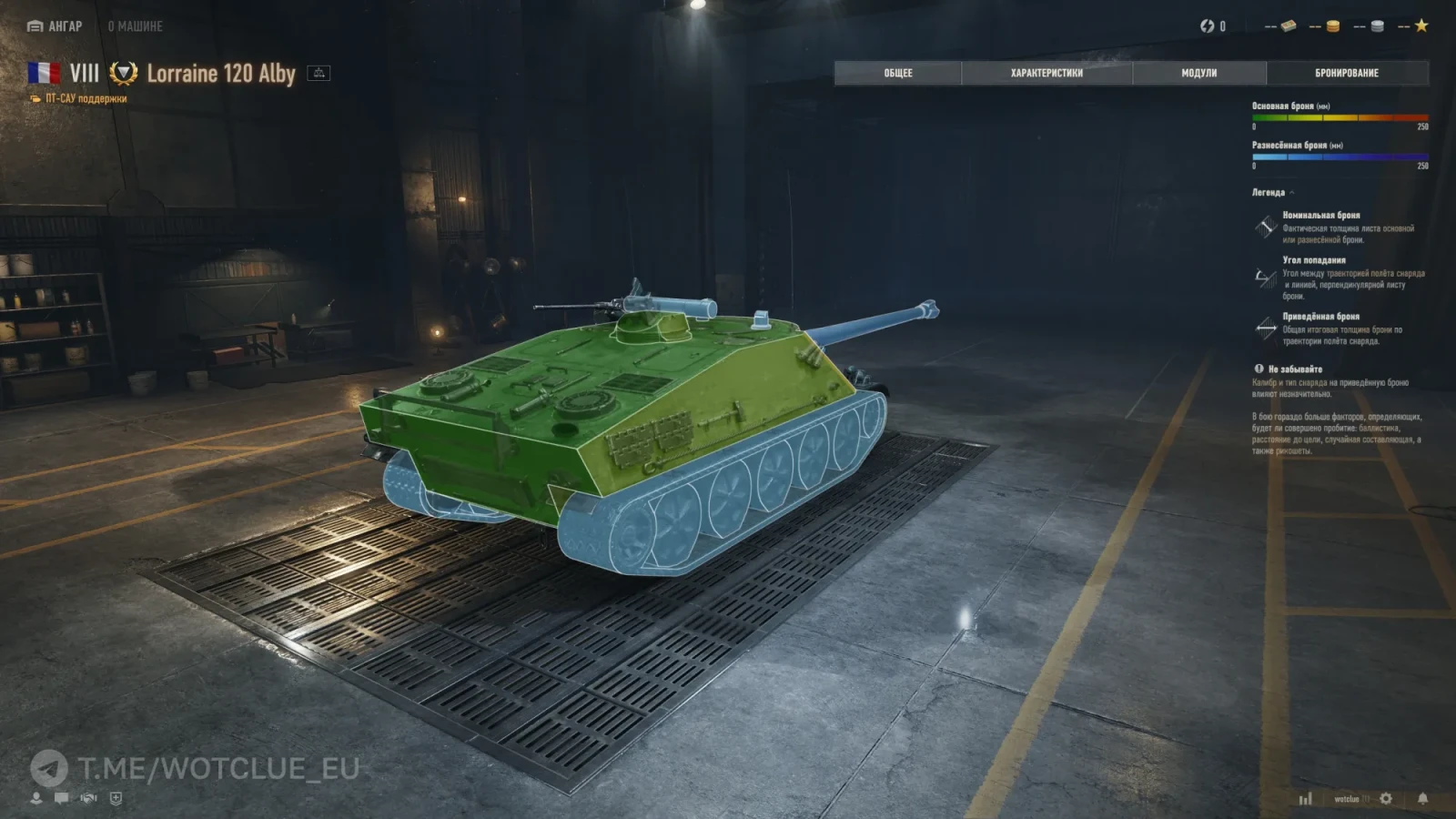The height and width of the screenshot is (819, 1456).
Task: Click the lightning bolt counter icon
Action: pyautogui.click(x=1207, y=26)
